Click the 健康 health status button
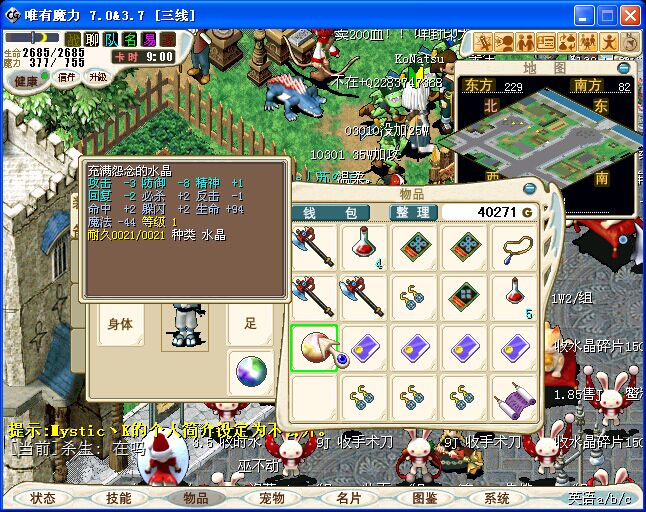Viewport: 646px width, 512px height. tap(27, 79)
